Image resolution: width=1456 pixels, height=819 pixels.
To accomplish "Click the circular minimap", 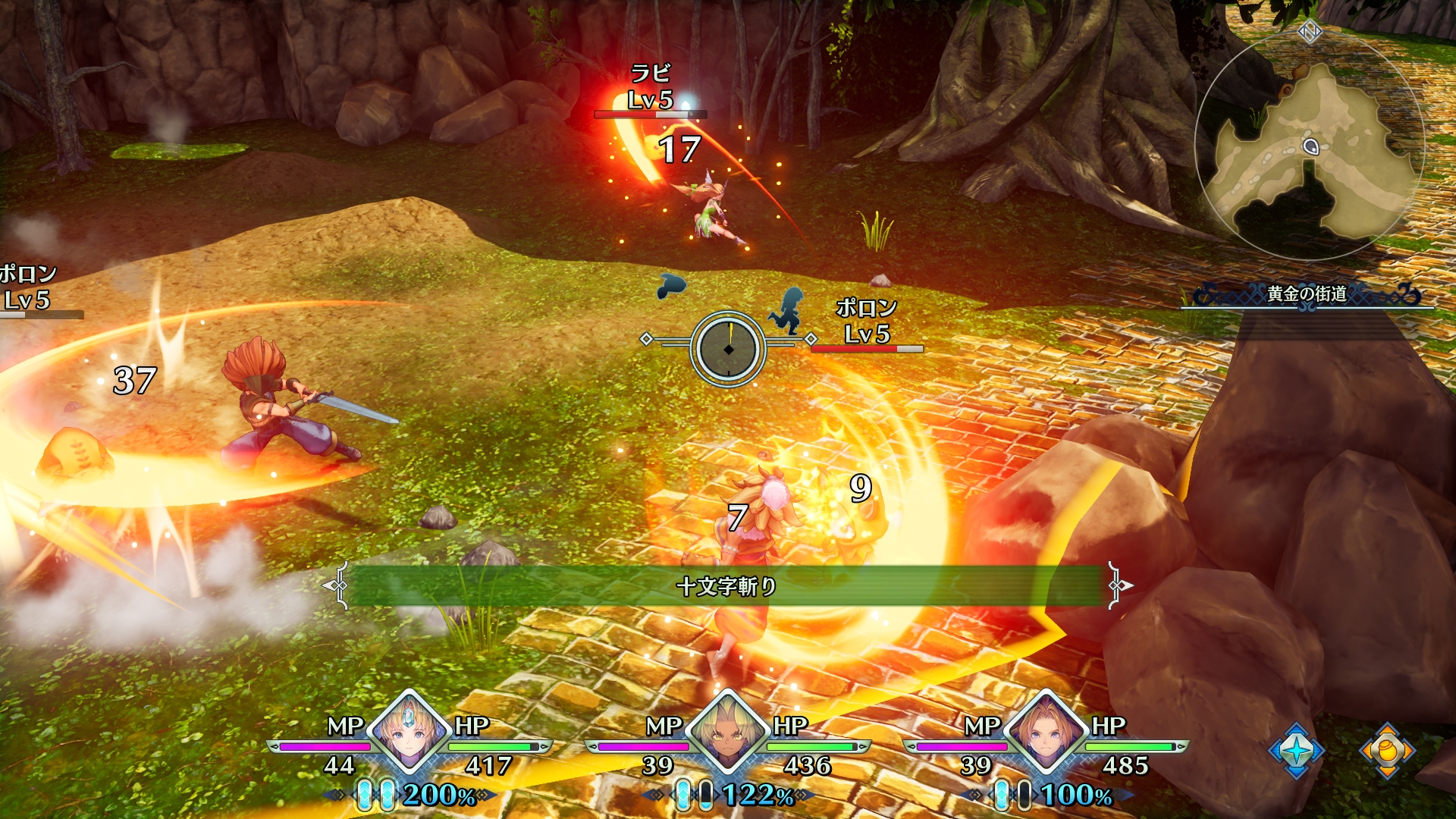I will click(x=1310, y=146).
